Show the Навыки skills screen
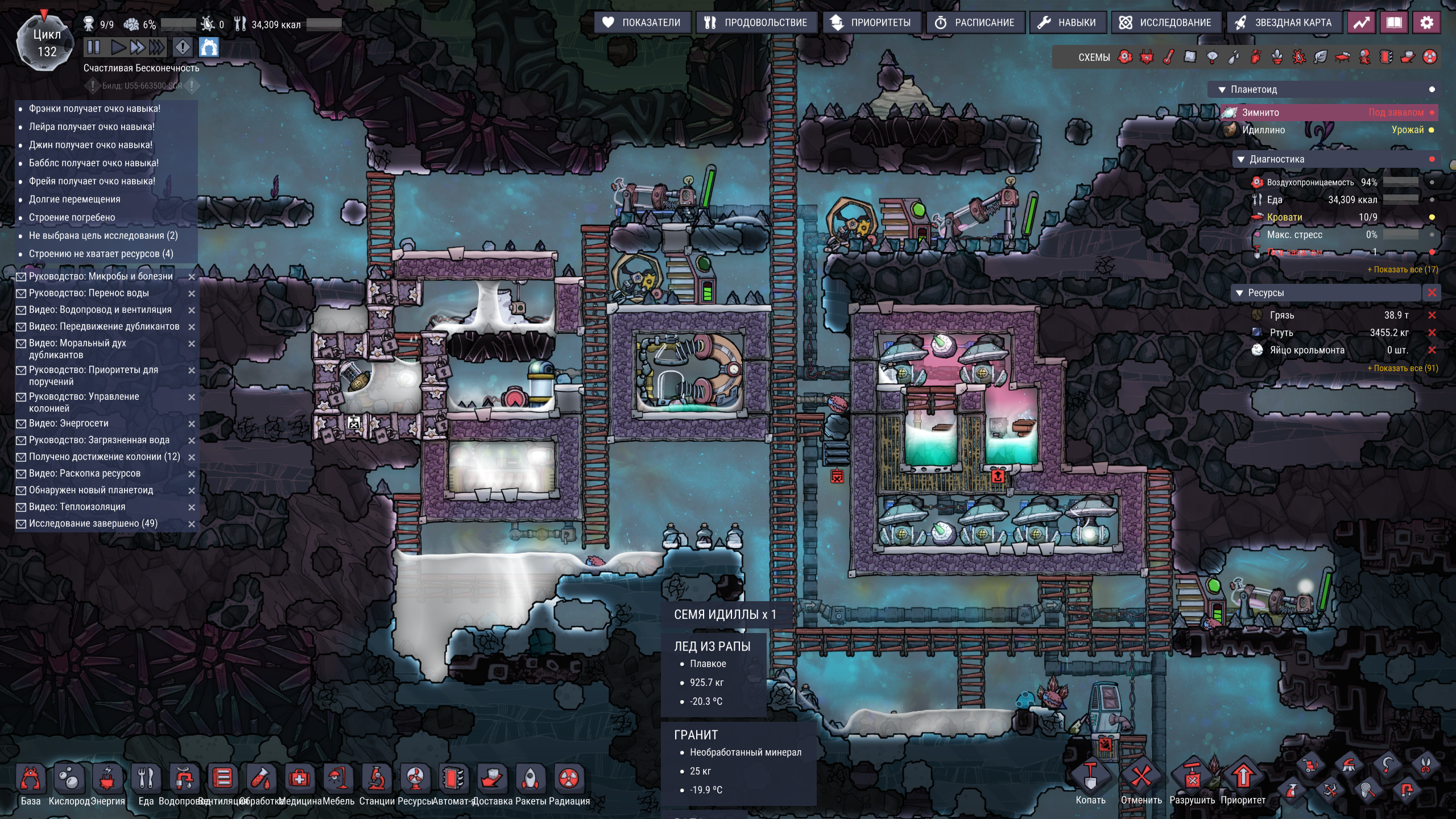Image resolution: width=1456 pixels, height=819 pixels. pyautogui.click(x=1067, y=23)
